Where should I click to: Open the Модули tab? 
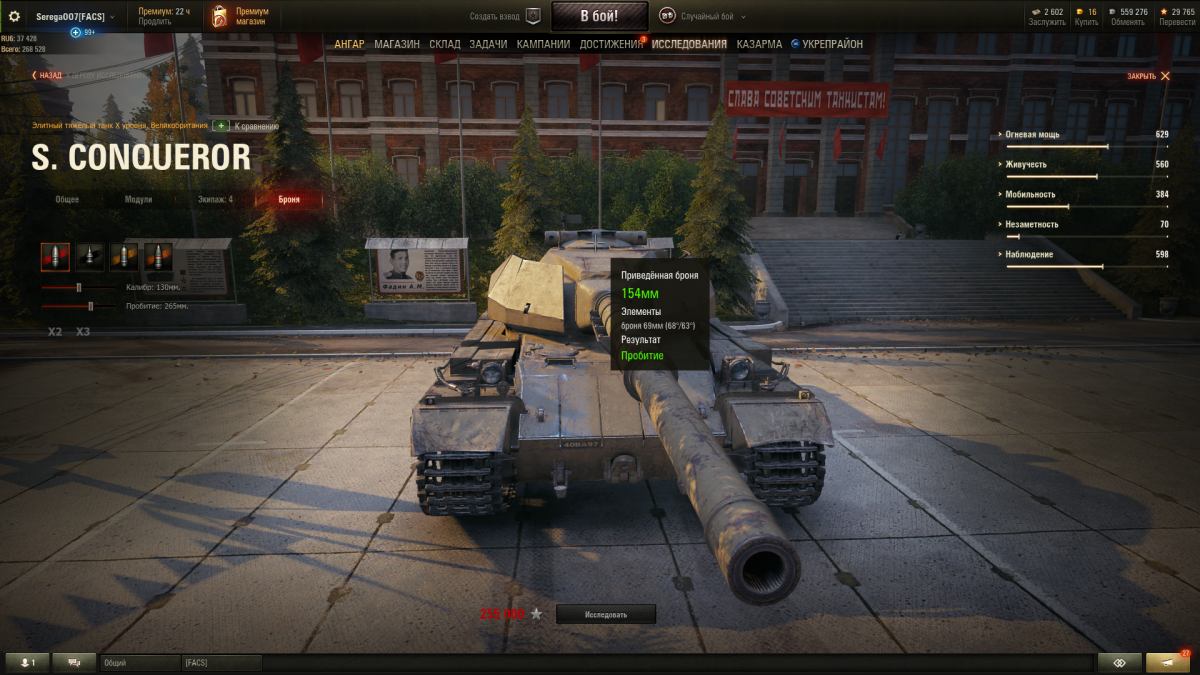138,200
